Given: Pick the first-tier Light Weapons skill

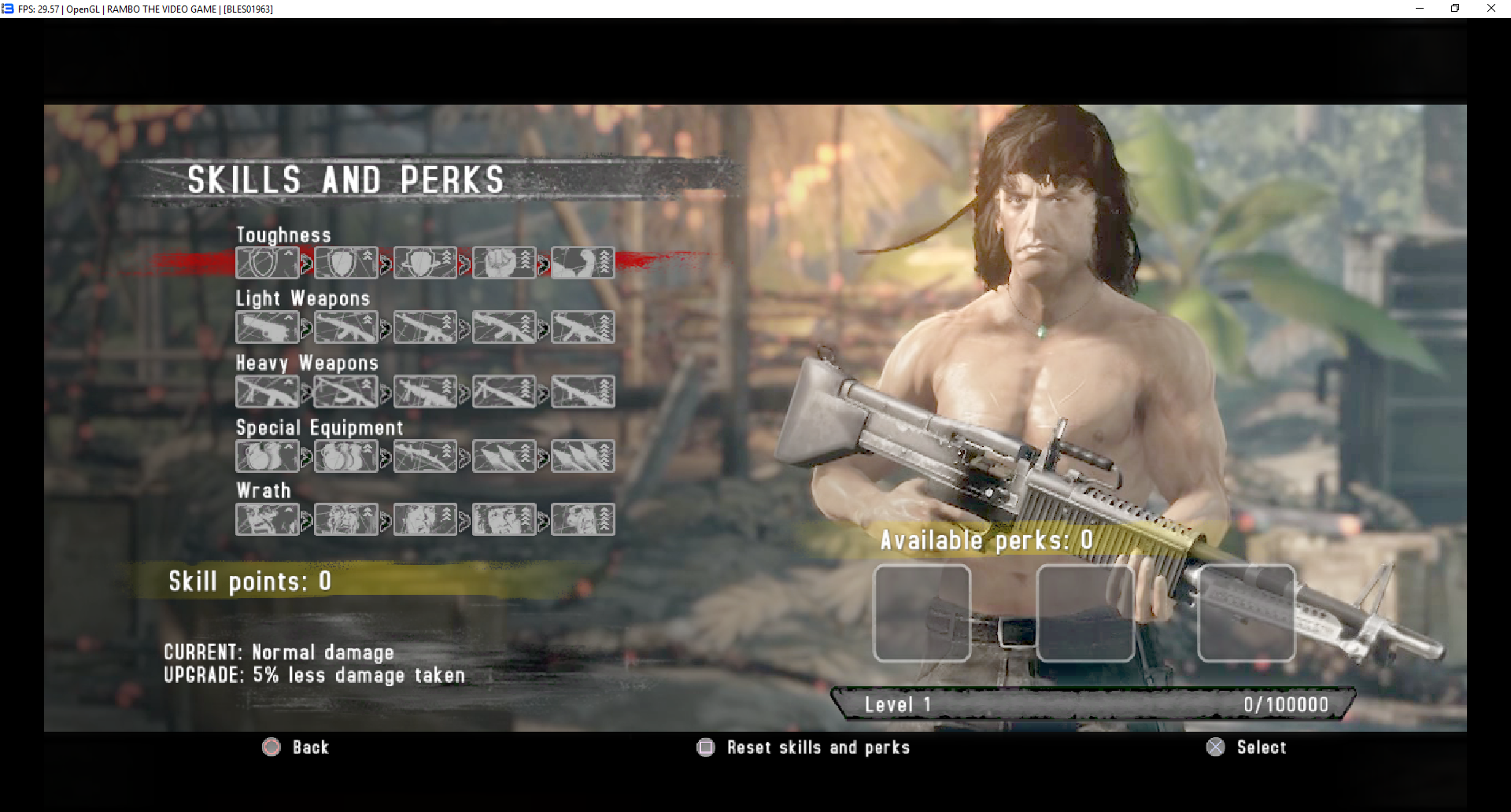Looking at the screenshot, I should (268, 327).
